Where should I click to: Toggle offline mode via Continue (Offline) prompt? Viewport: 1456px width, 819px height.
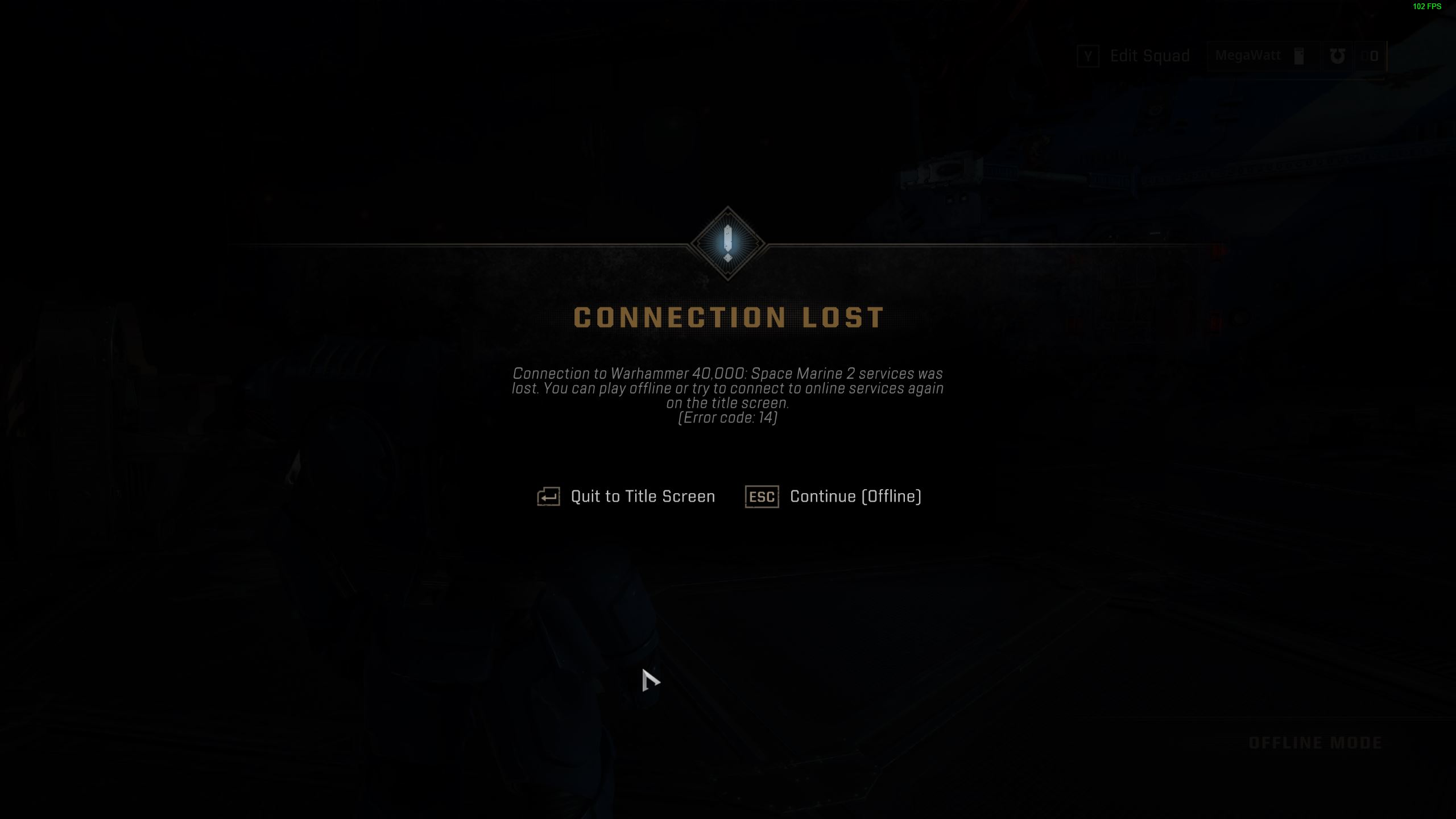point(854,496)
